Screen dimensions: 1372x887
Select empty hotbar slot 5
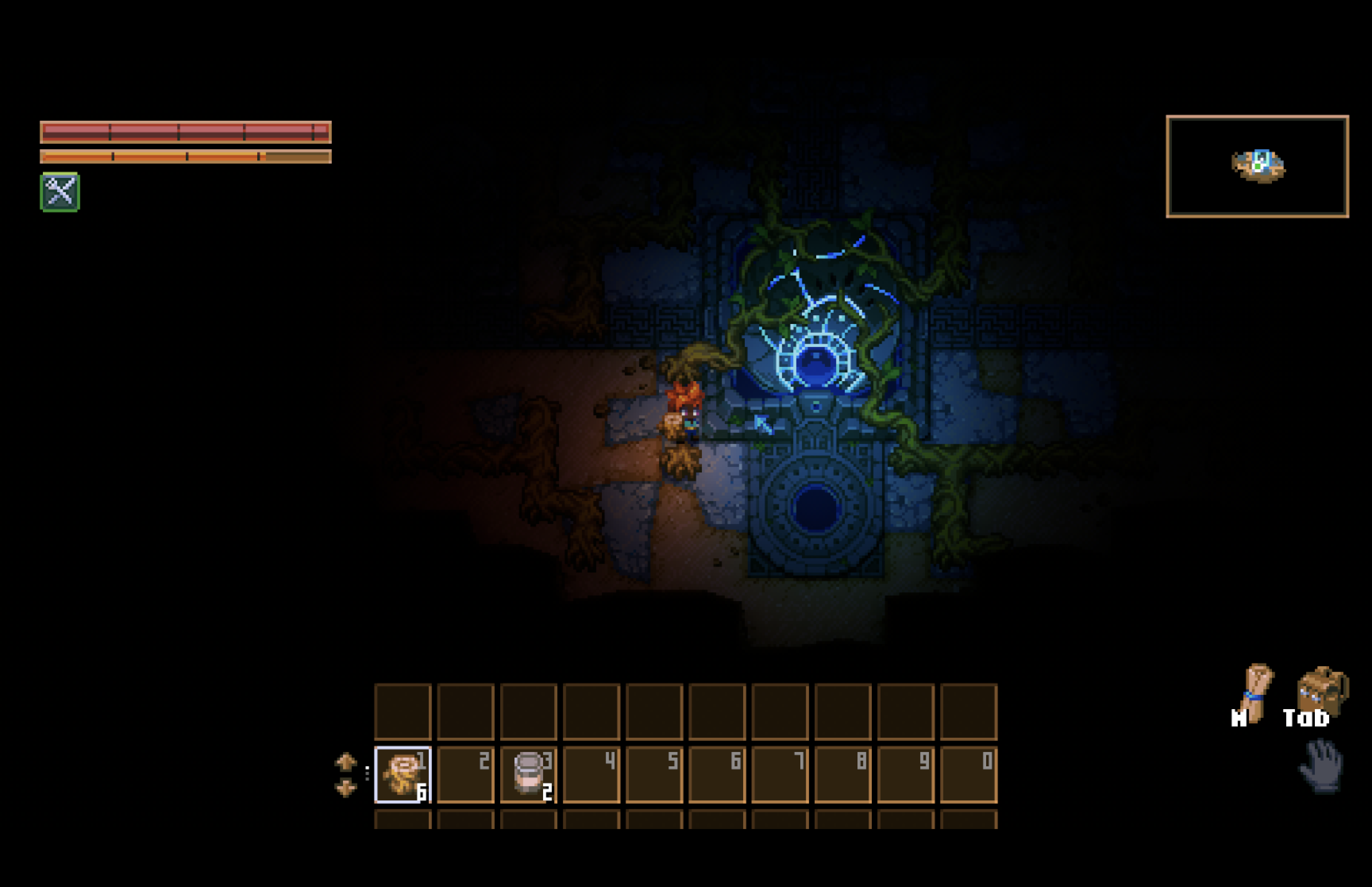(x=654, y=775)
